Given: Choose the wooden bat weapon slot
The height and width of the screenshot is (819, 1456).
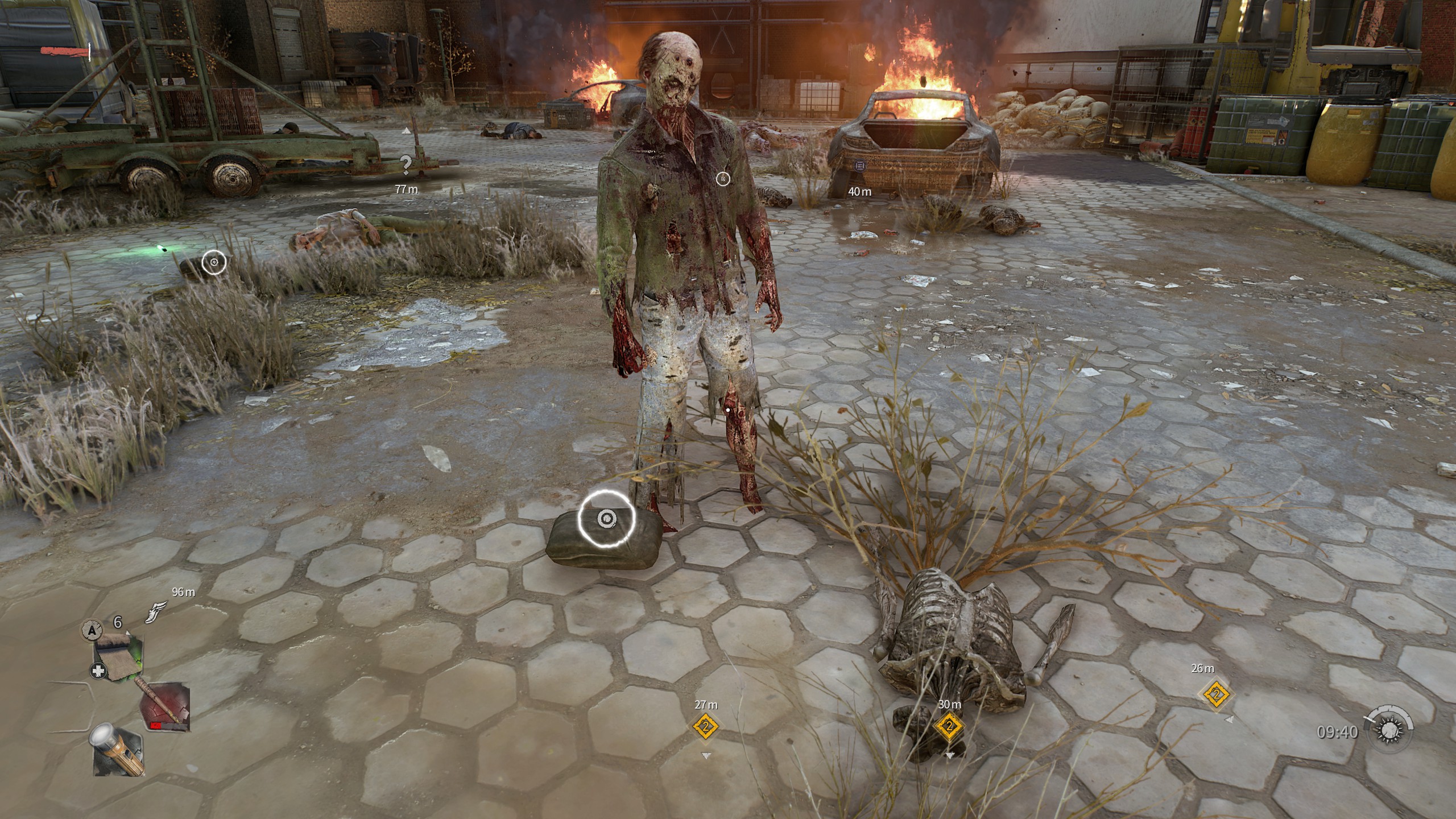Looking at the screenshot, I should pos(165,707).
